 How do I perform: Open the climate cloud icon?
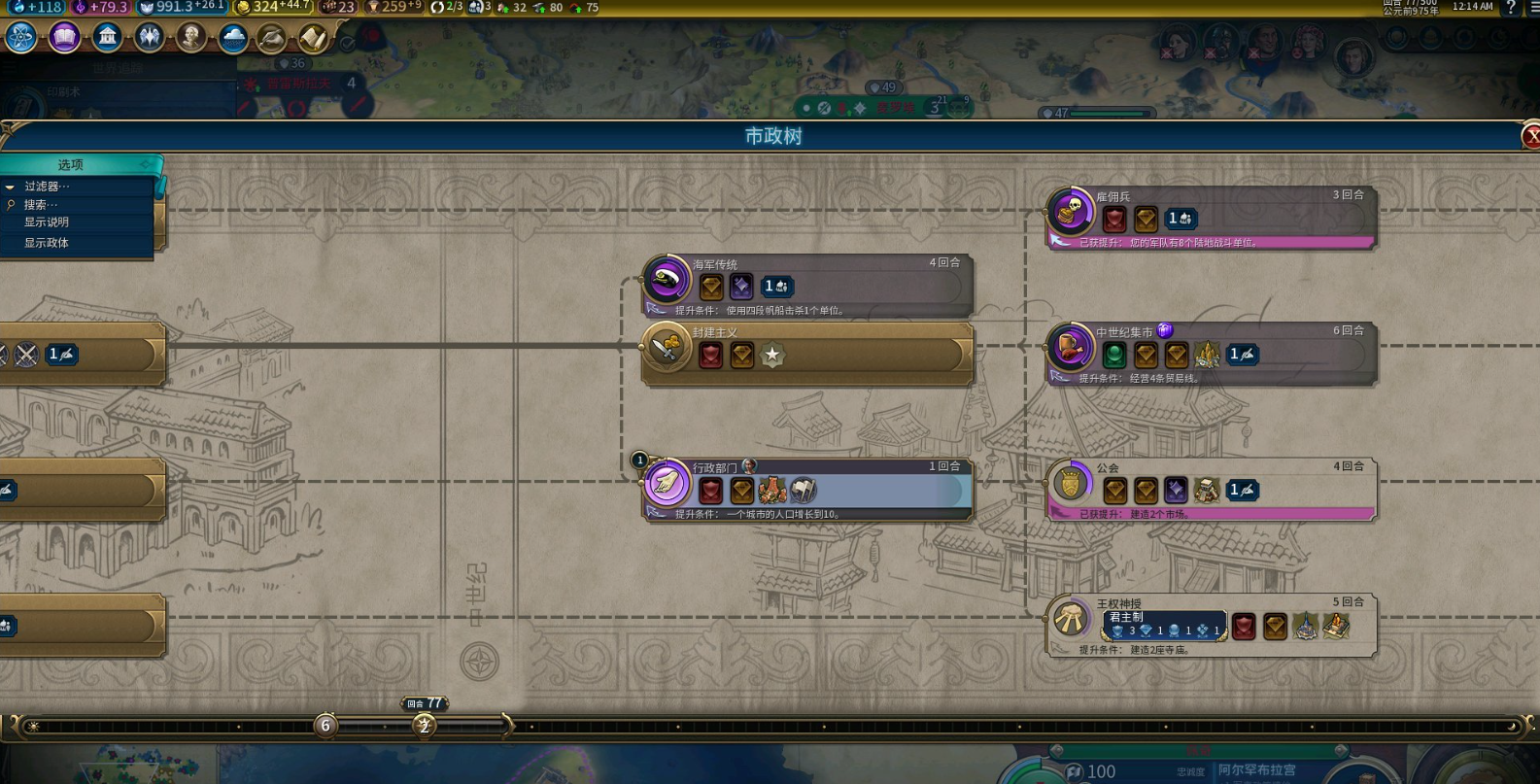[233, 38]
